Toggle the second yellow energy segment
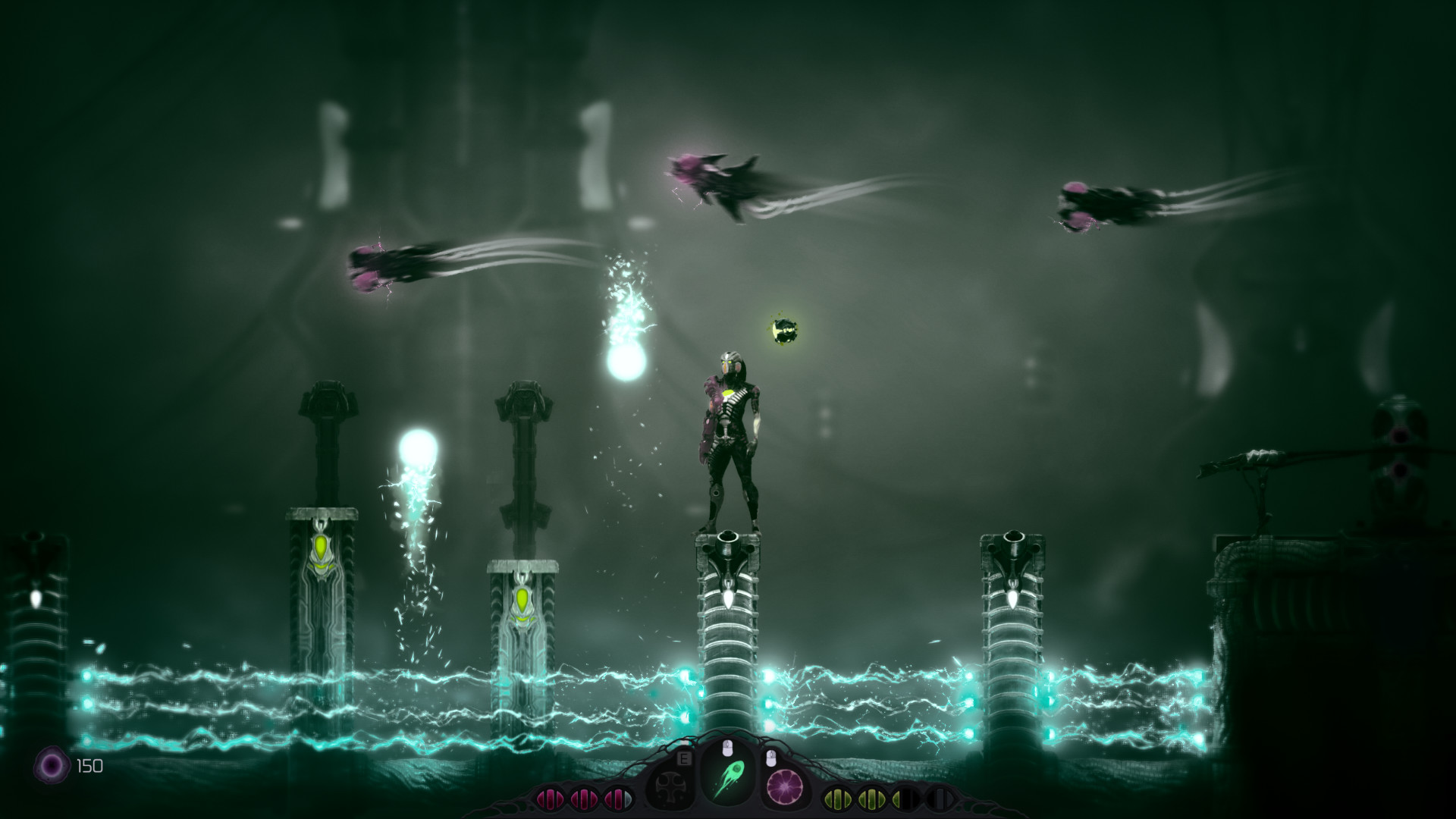 click(873, 798)
